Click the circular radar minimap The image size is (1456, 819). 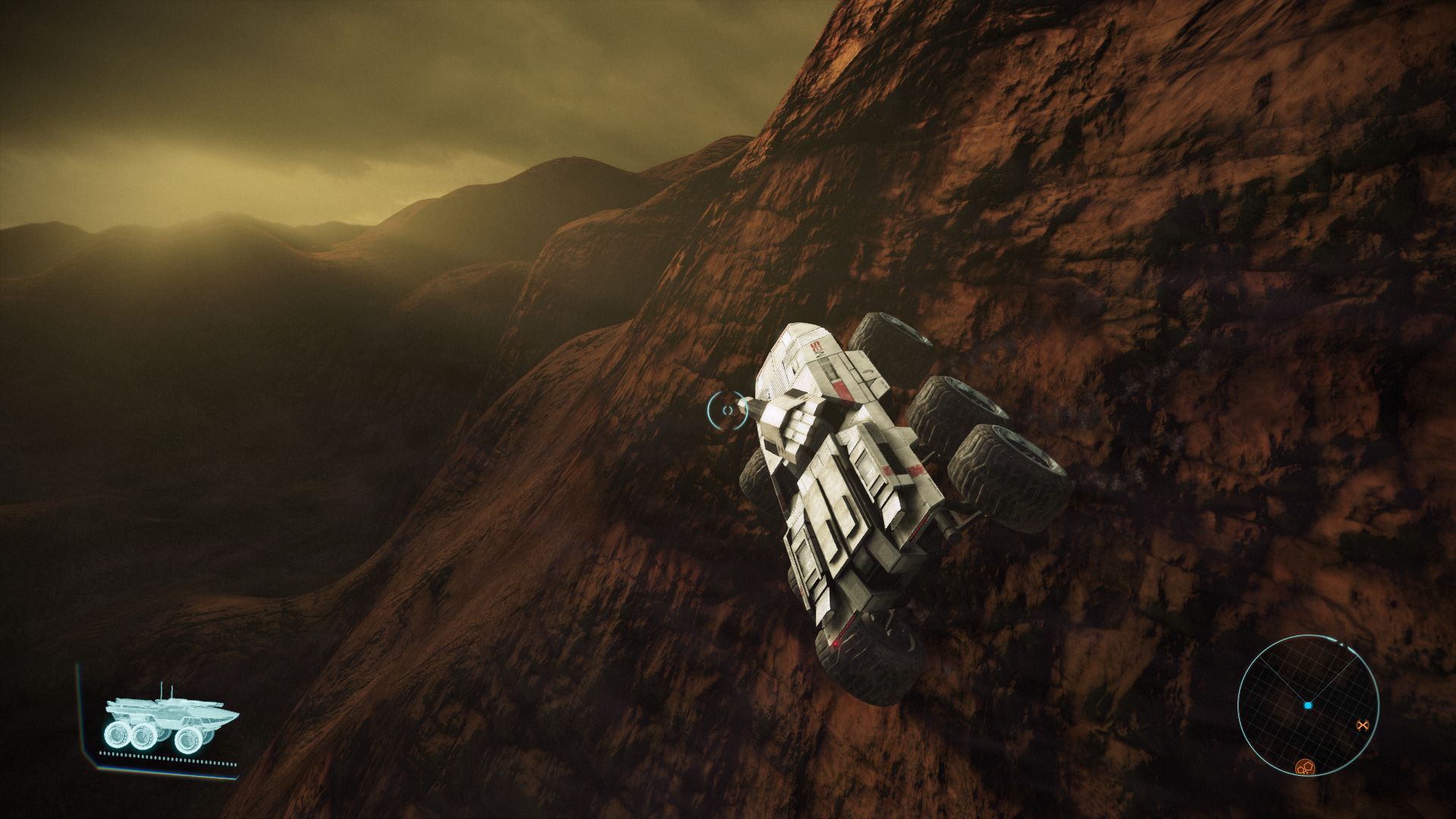click(x=1307, y=706)
